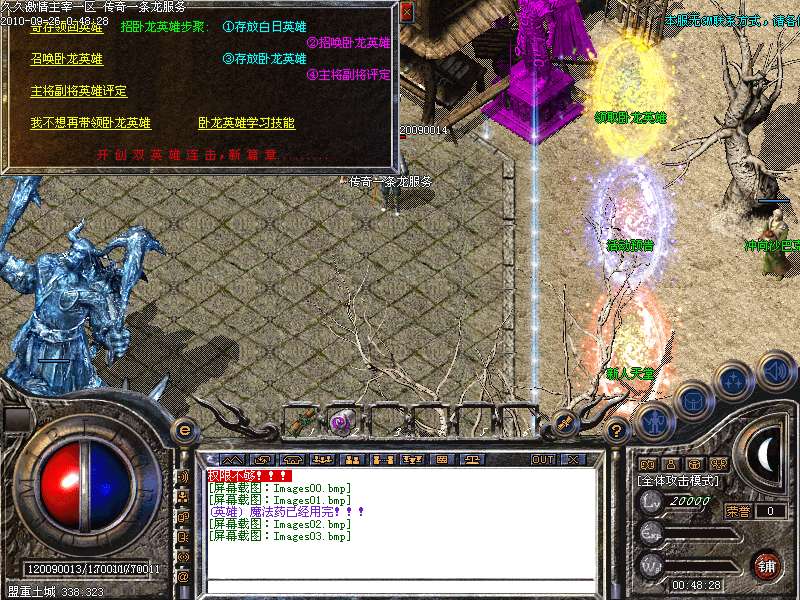
Task: Choose 我不想再带领卧龙英雄 option
Action: tap(90, 123)
